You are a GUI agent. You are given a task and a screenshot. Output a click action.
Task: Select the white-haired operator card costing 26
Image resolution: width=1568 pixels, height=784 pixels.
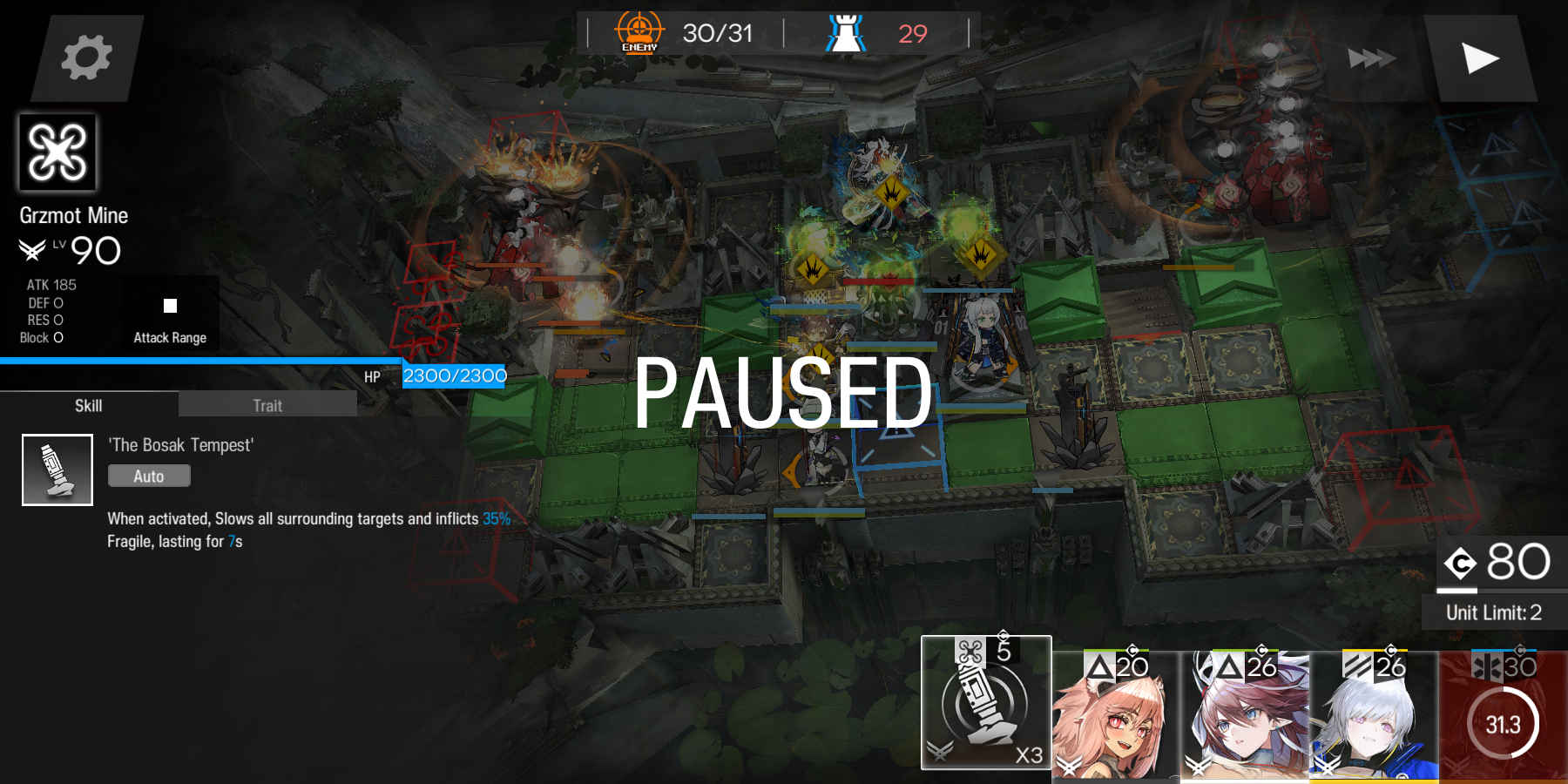click(1375, 716)
